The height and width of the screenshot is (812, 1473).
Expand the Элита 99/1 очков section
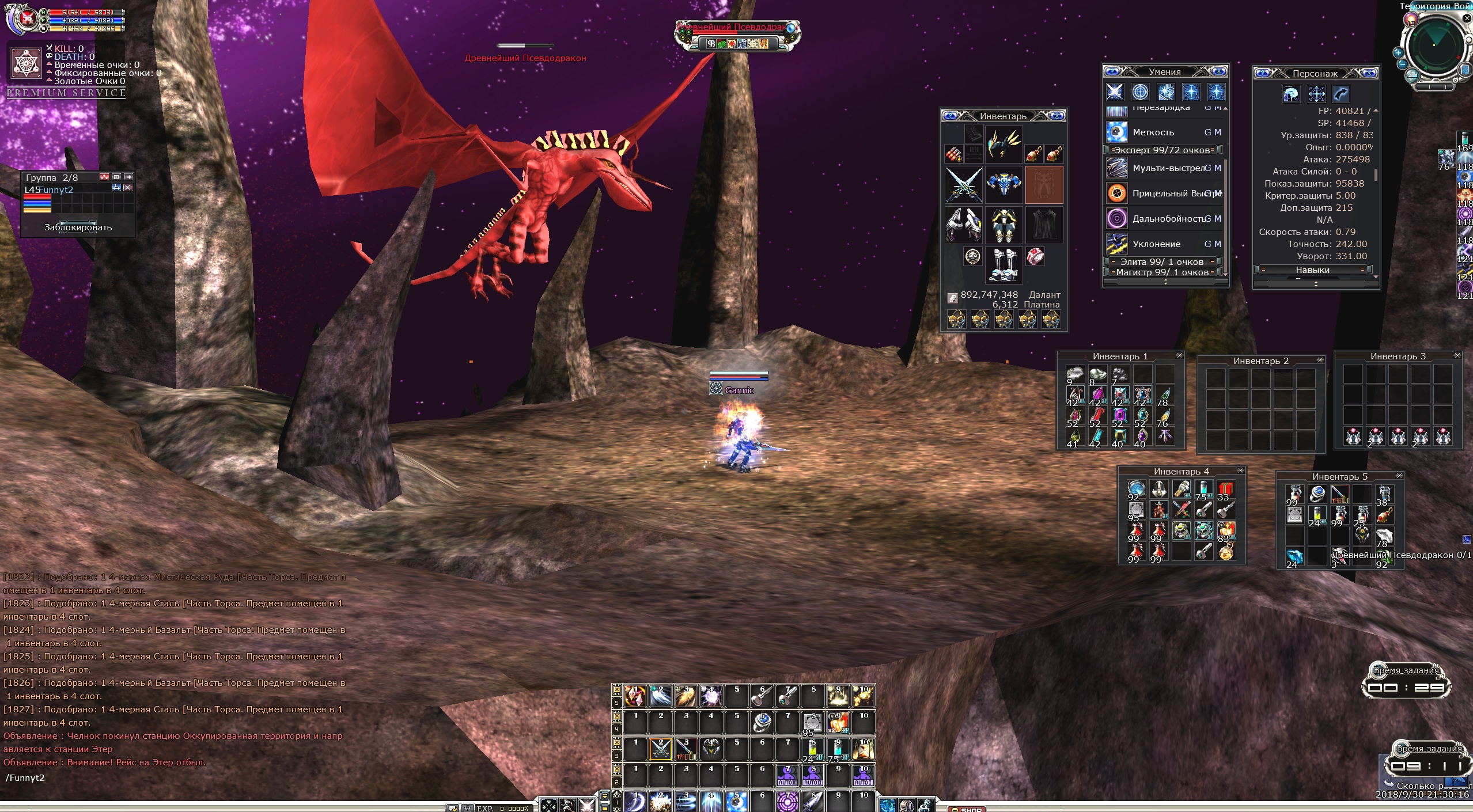point(1163,261)
